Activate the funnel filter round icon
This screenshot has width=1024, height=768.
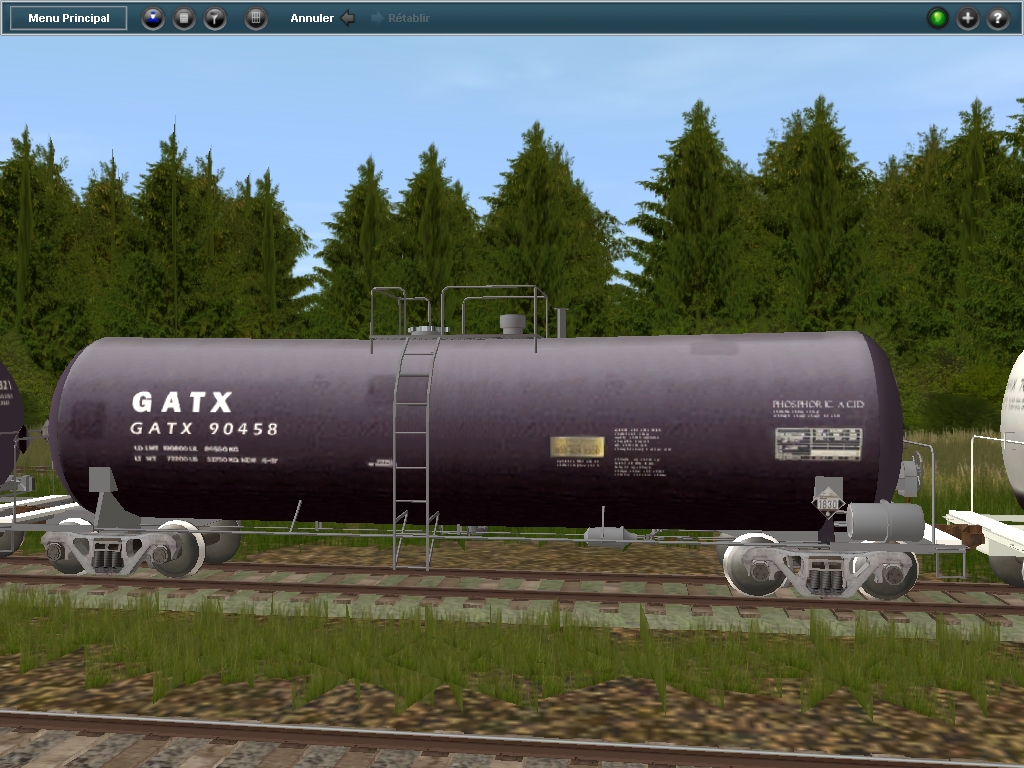215,18
